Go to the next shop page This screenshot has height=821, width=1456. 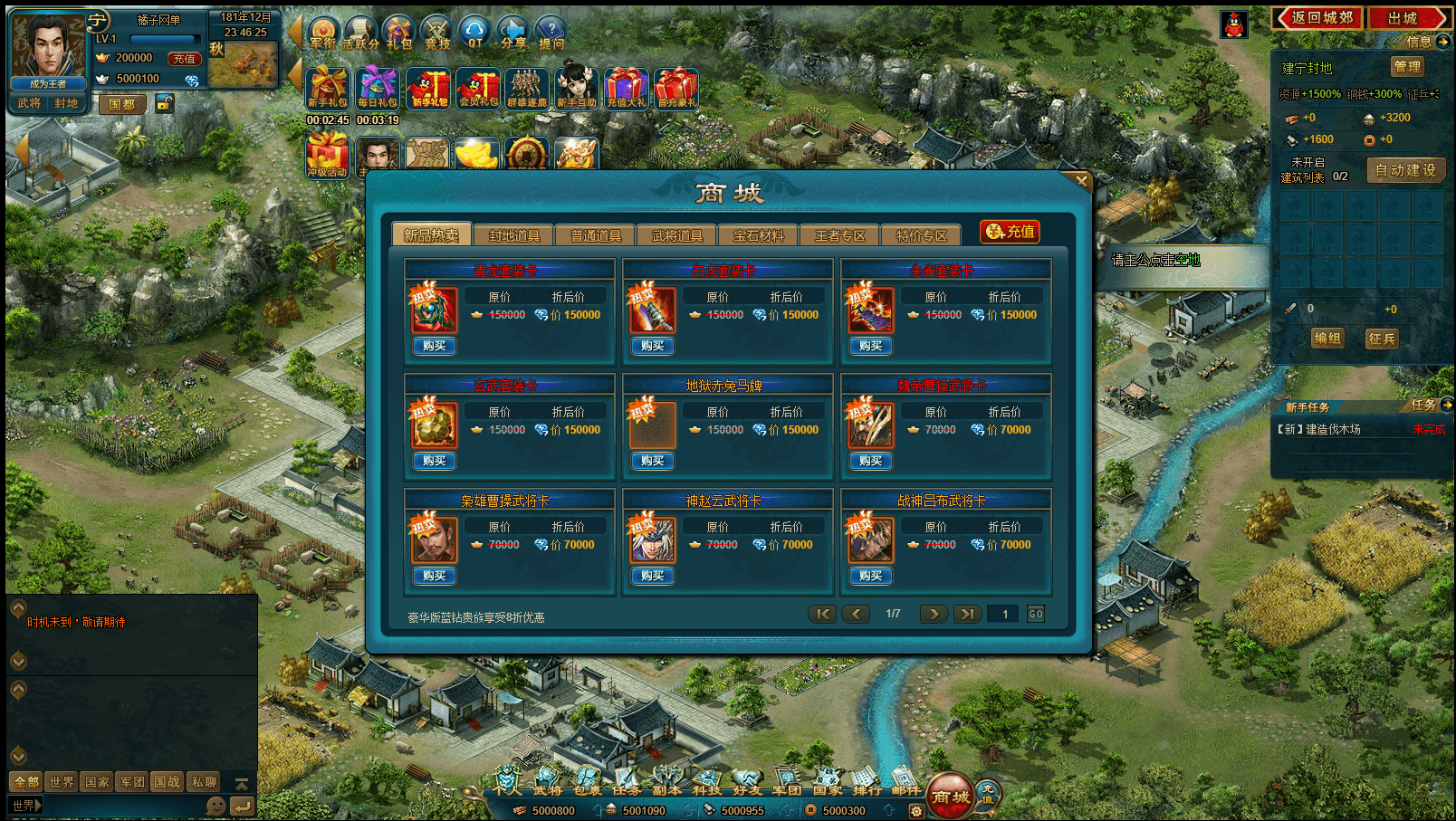(934, 614)
